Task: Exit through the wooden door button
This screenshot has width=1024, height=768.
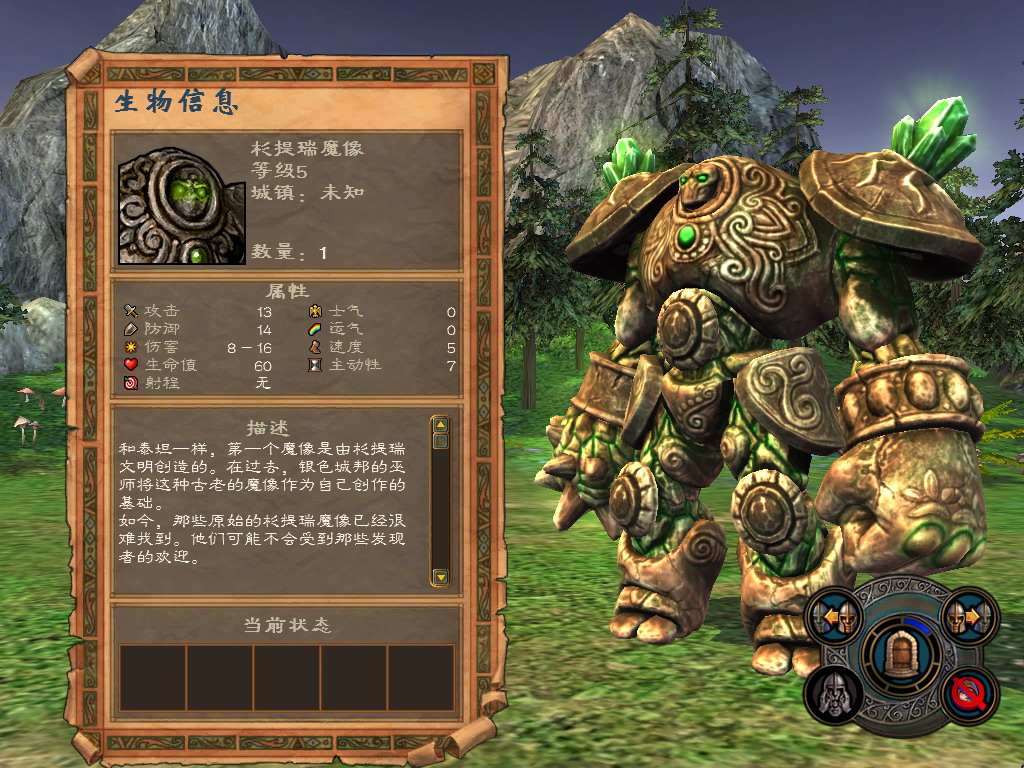Action: 902,653
